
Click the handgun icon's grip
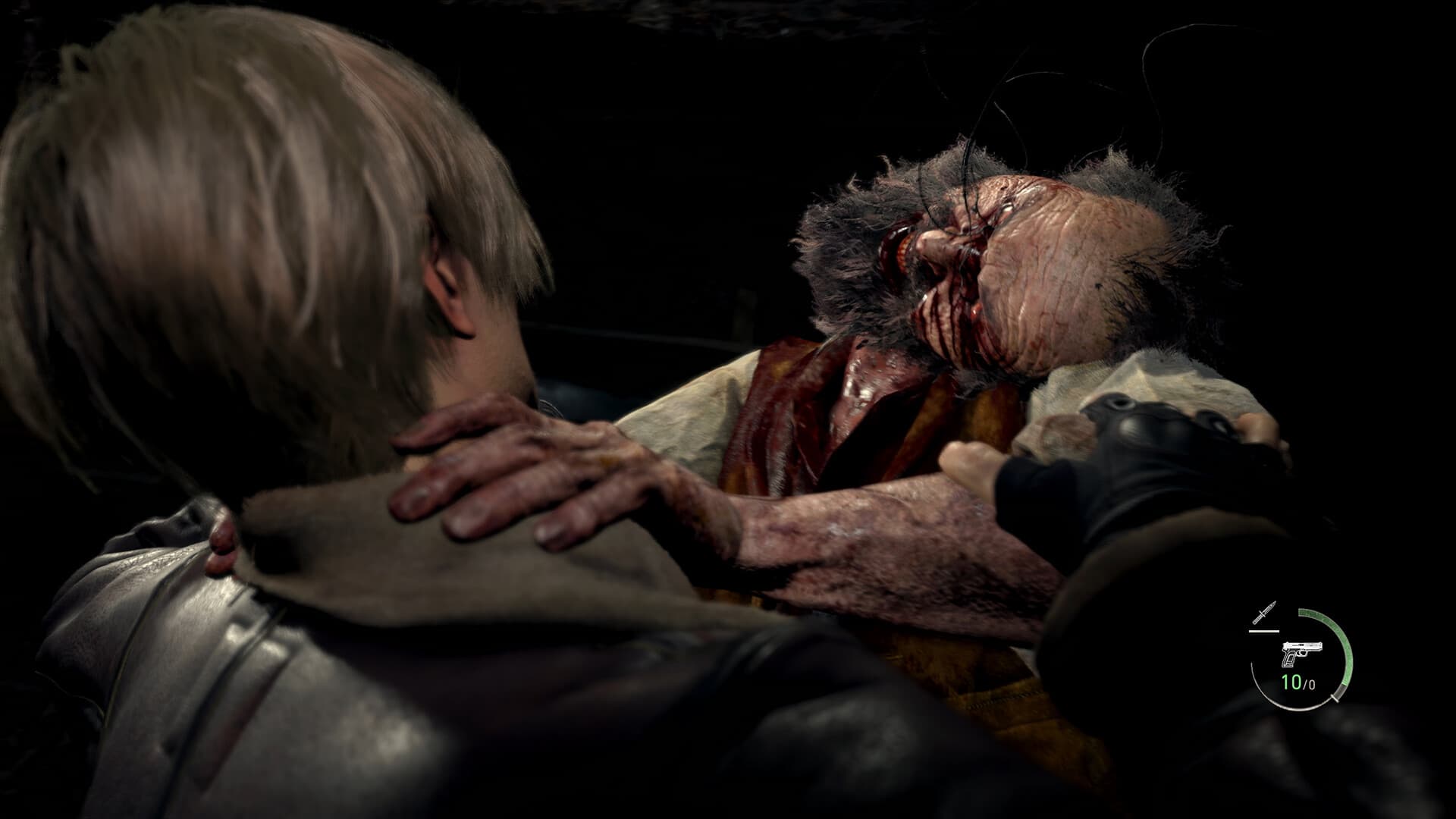click(x=1290, y=660)
